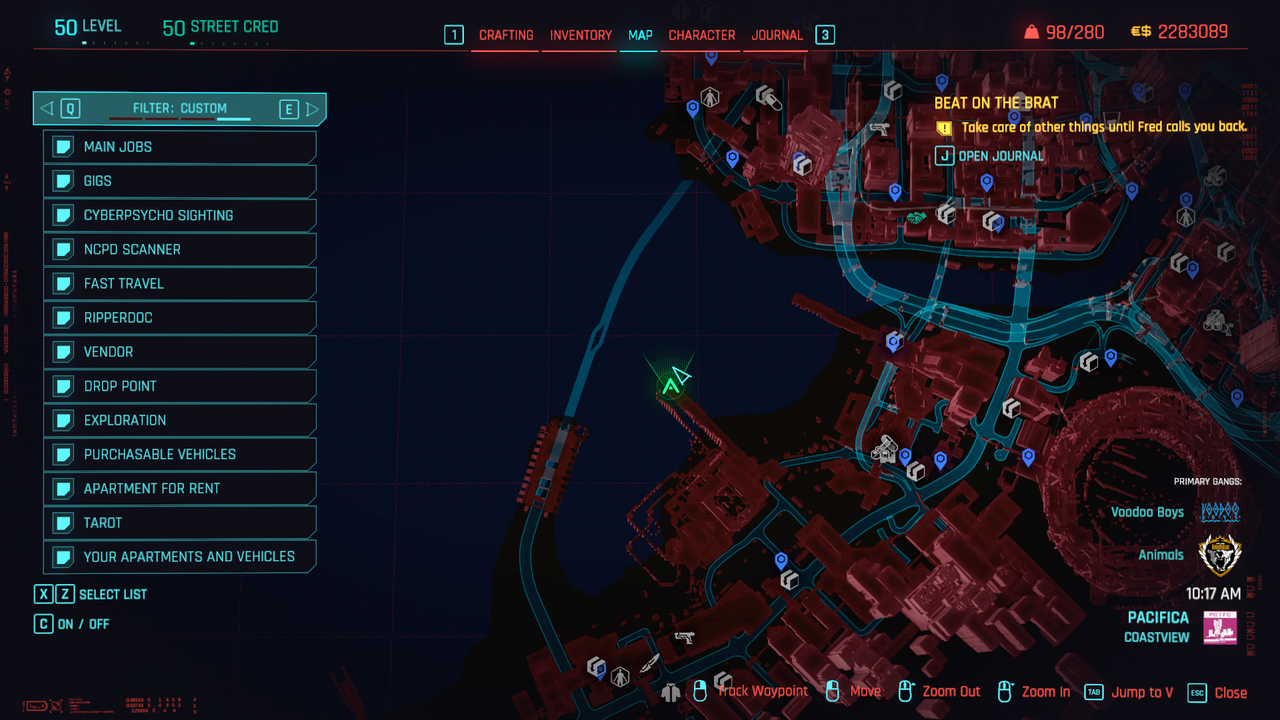
Task: Switch to the Inventory tab
Action: [x=580, y=35]
